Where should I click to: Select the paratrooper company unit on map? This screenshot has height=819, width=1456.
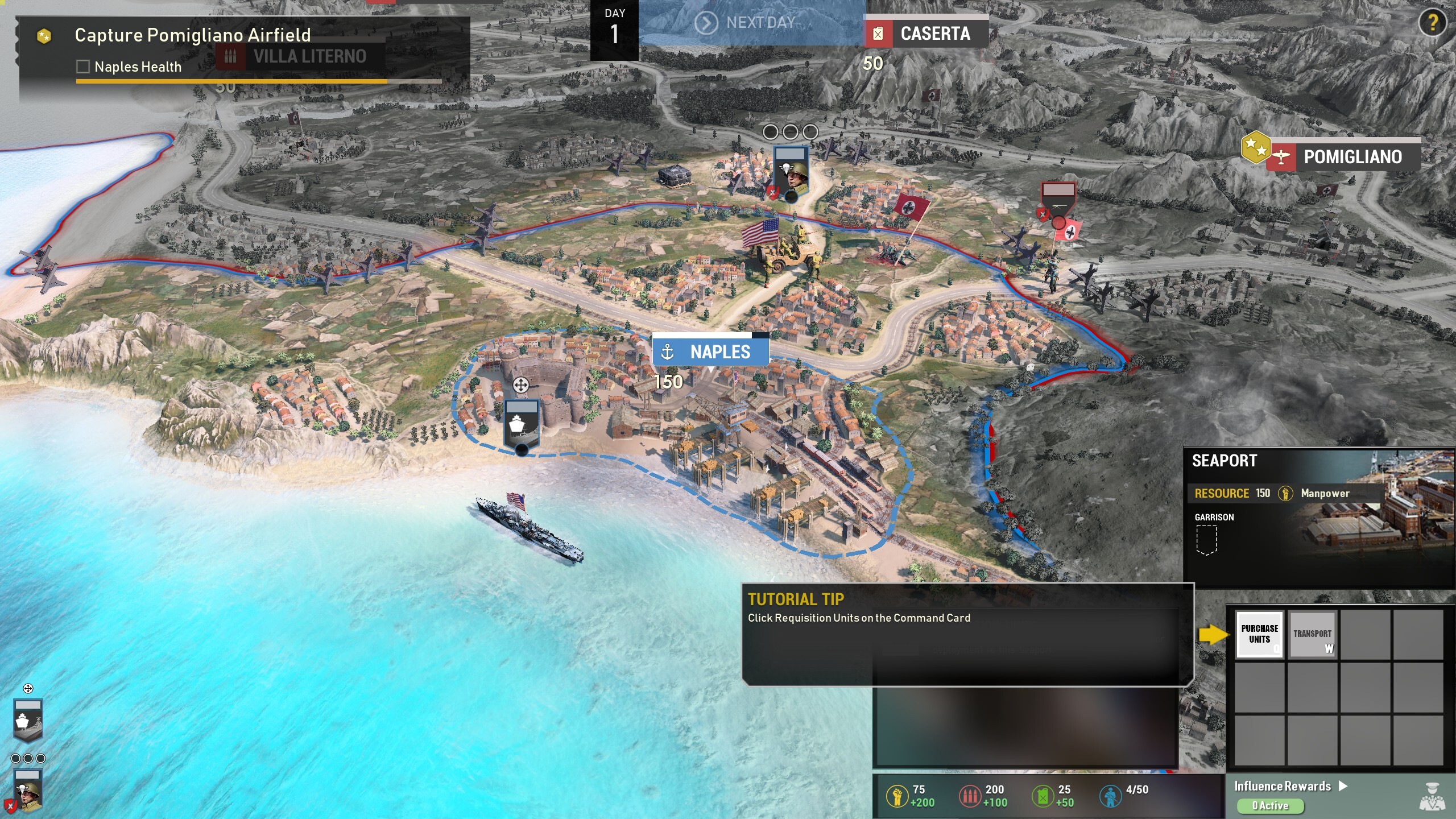click(791, 172)
